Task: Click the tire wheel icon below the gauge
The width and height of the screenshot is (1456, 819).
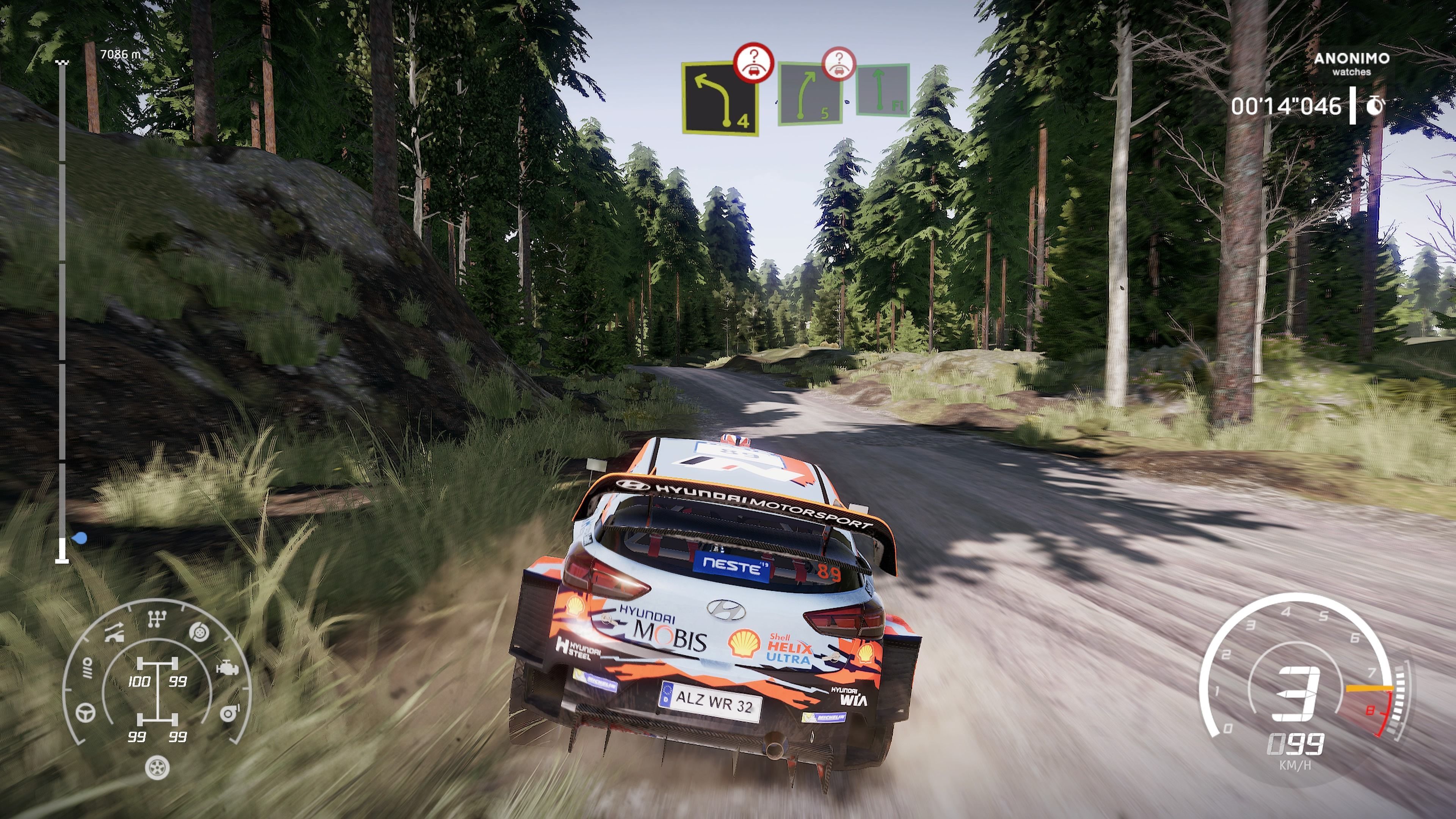Action: pyautogui.click(x=157, y=767)
